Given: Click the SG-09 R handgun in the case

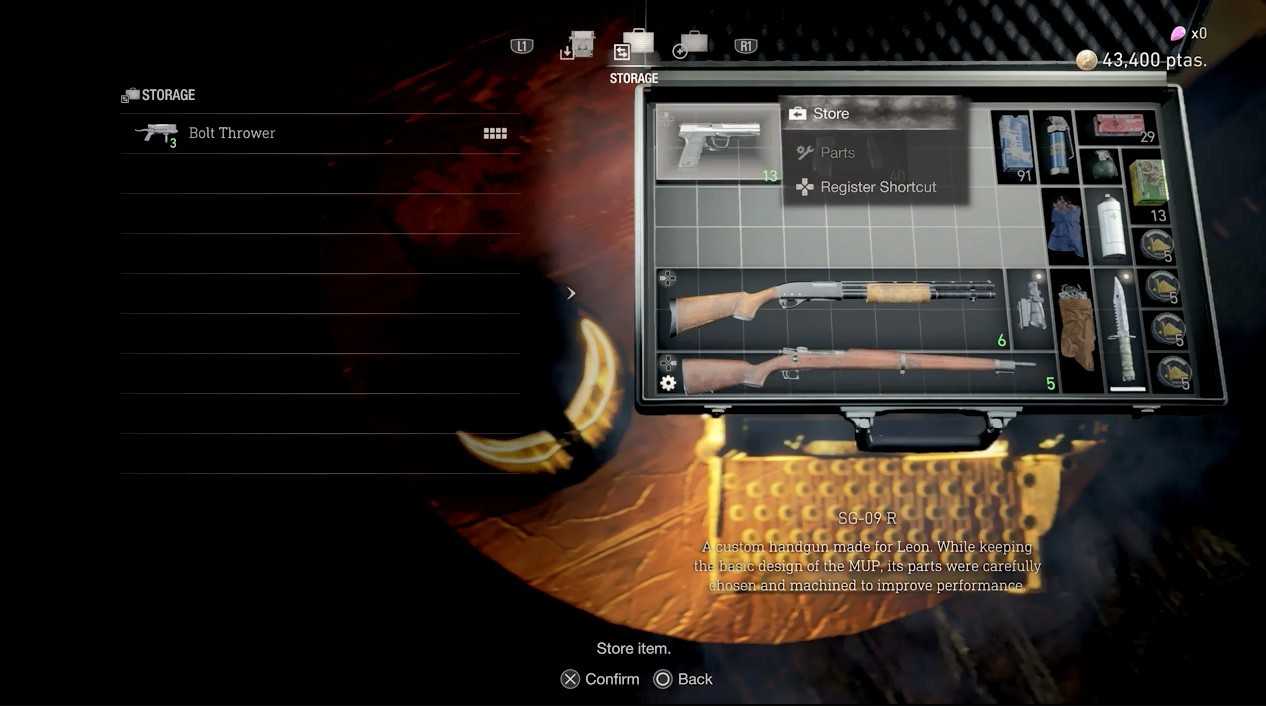Looking at the screenshot, I should coord(714,144).
